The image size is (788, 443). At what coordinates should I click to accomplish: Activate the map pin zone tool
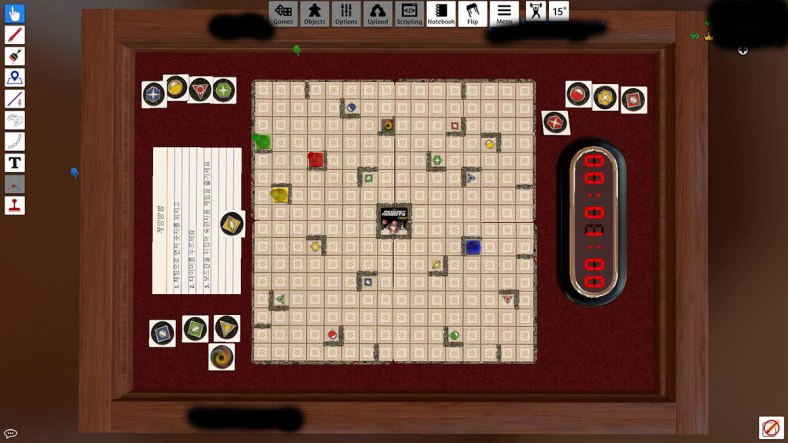click(x=15, y=78)
